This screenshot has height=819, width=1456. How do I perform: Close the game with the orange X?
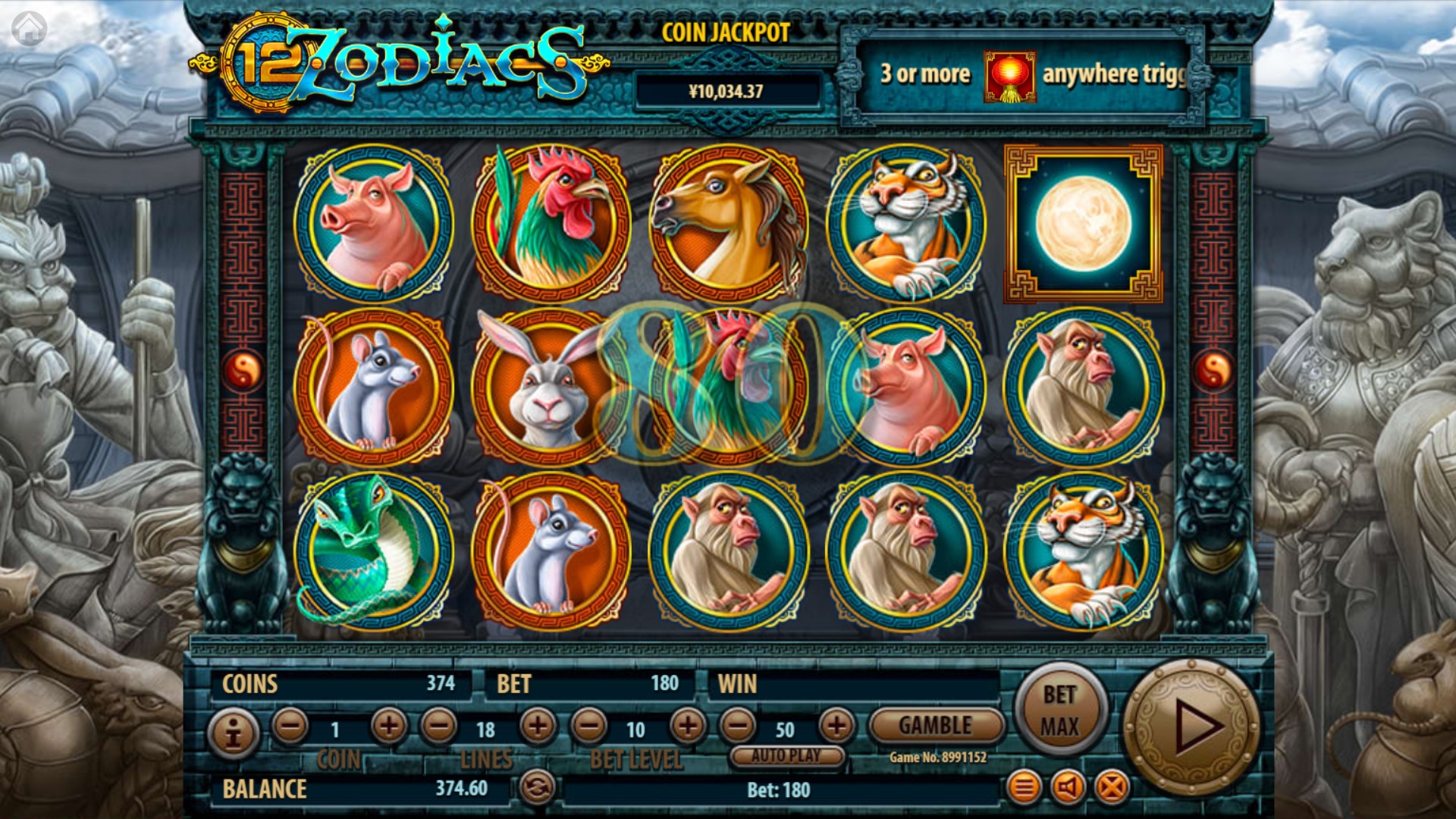1112,788
